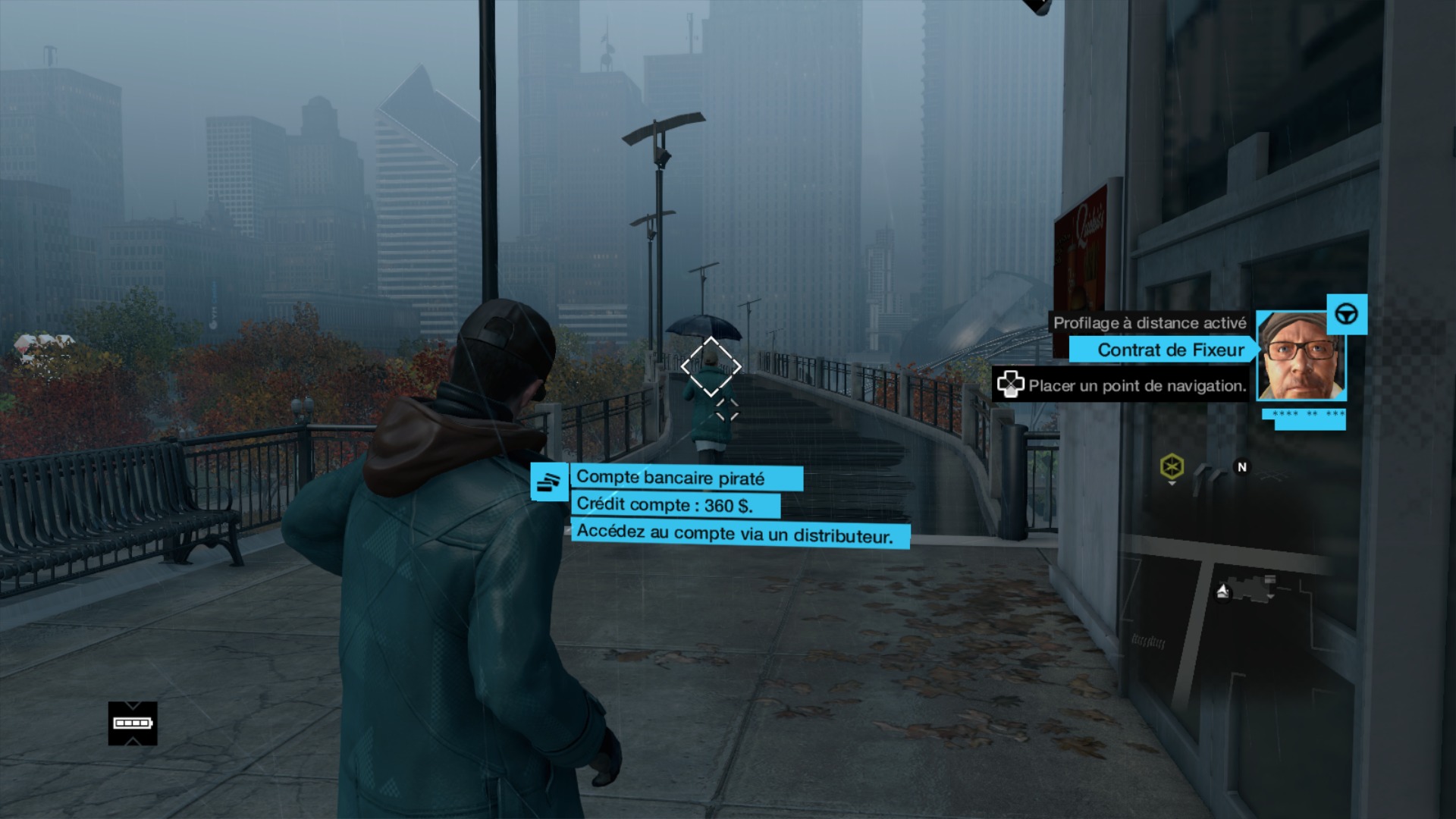This screenshot has height=819, width=1456.
Task: Select the profiled citizen's portrait
Action: 1301,356
